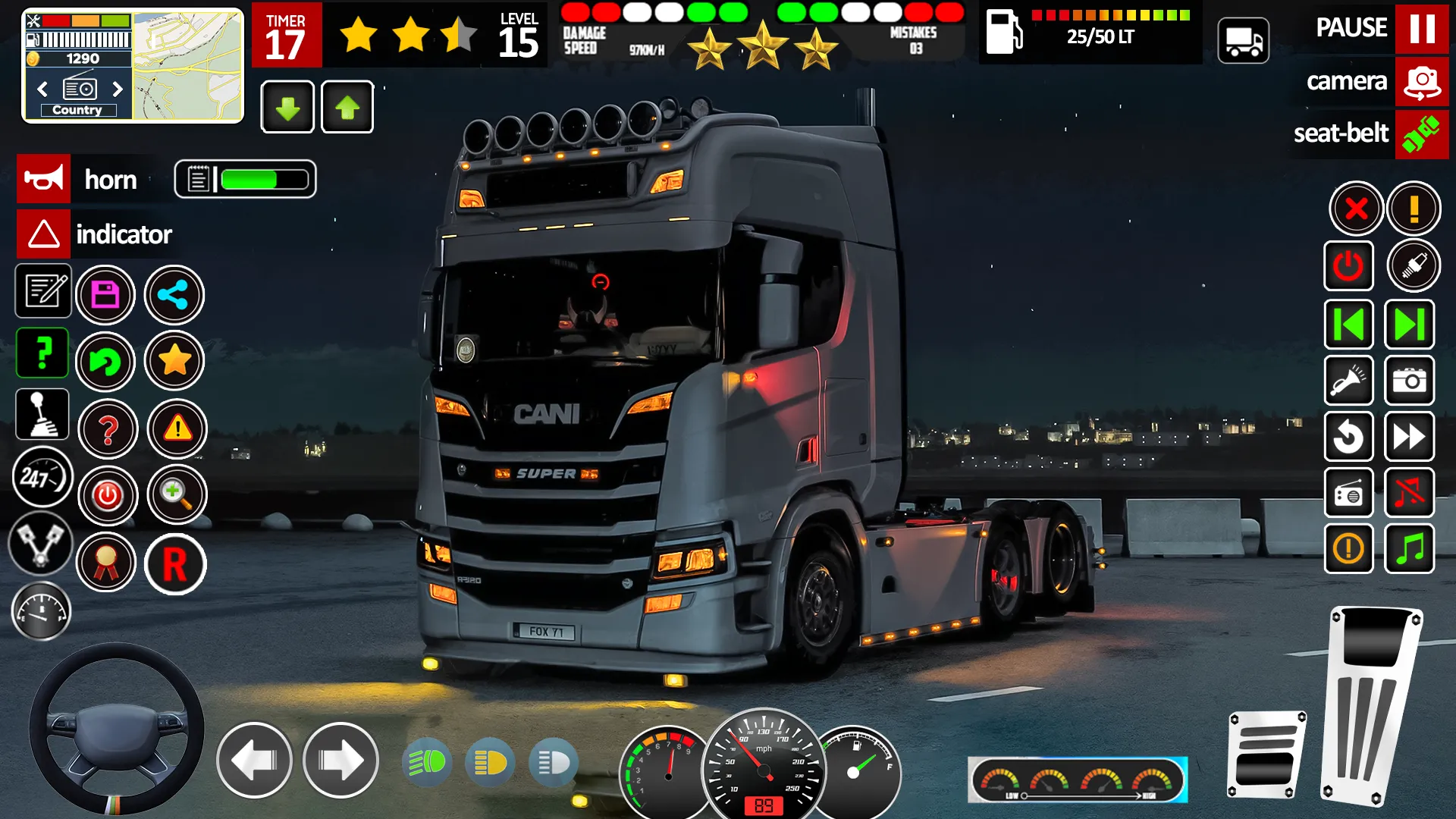Adjust the horn volume slider
Screen dimensions: 1456x819
[x=250, y=179]
